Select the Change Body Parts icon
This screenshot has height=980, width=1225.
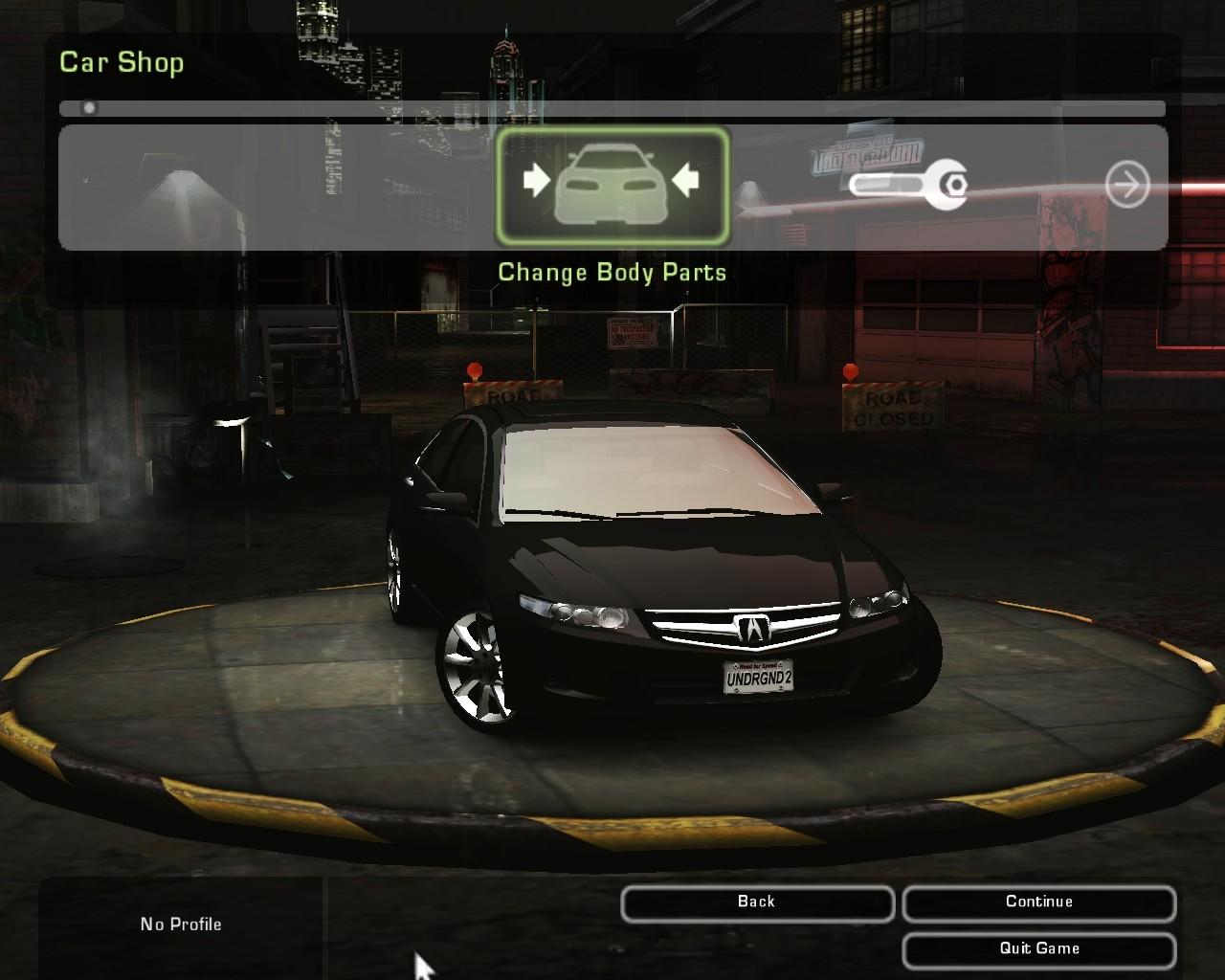pos(612,186)
